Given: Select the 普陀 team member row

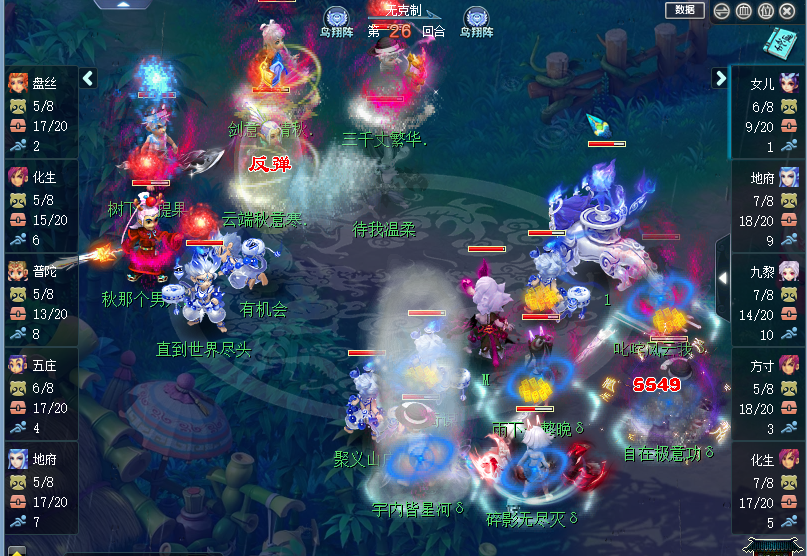Looking at the screenshot, I should [40, 301].
